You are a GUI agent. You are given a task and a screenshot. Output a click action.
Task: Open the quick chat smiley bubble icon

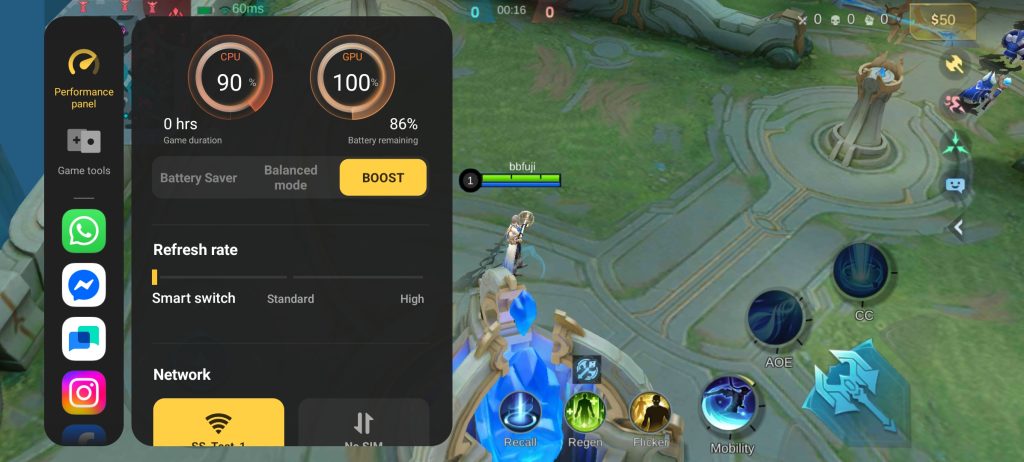pos(955,185)
